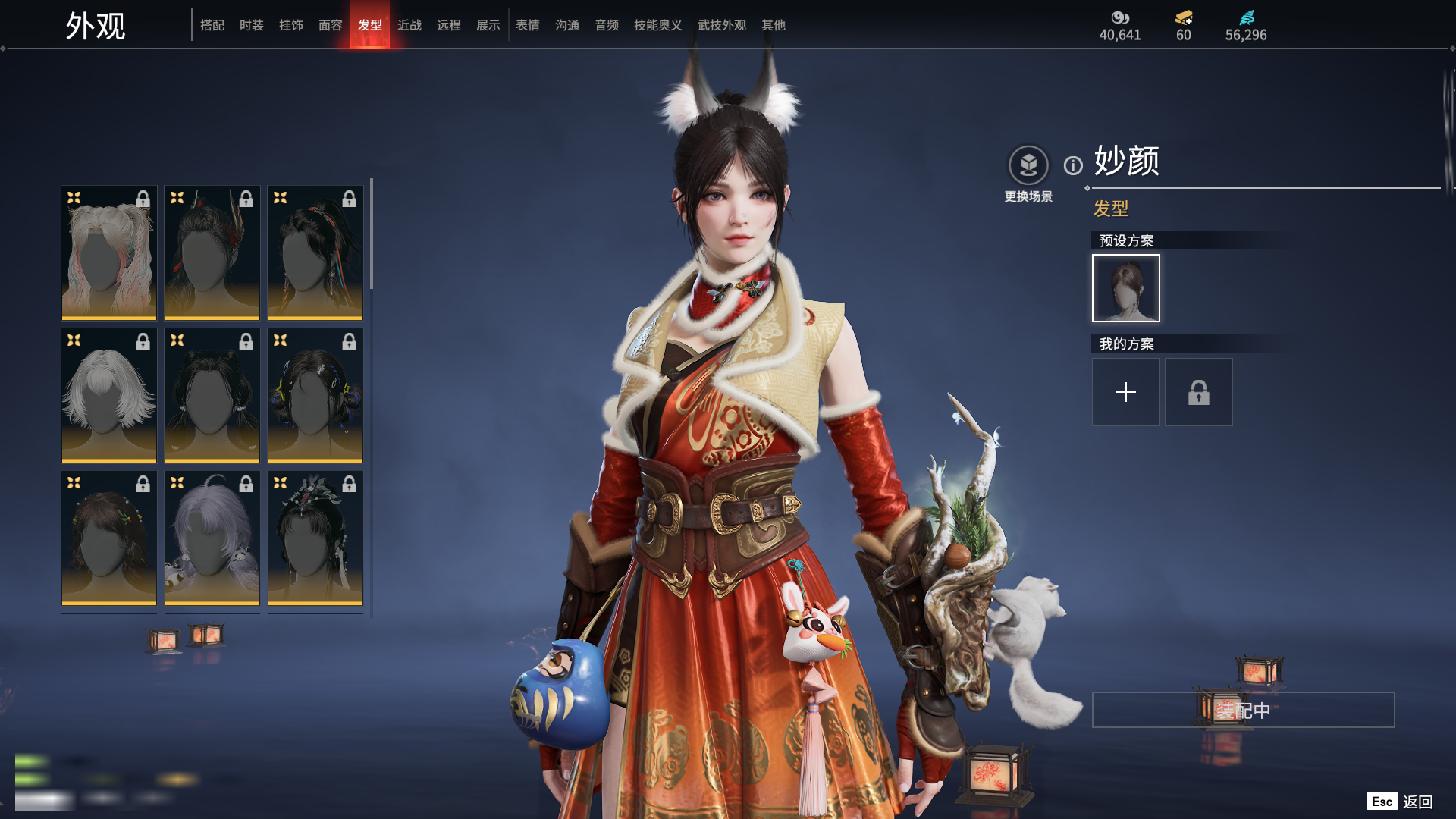Viewport: 1456px width, 819px height.
Task: Select the pink pastel twin-tail hairstyle
Action: pyautogui.click(x=109, y=253)
